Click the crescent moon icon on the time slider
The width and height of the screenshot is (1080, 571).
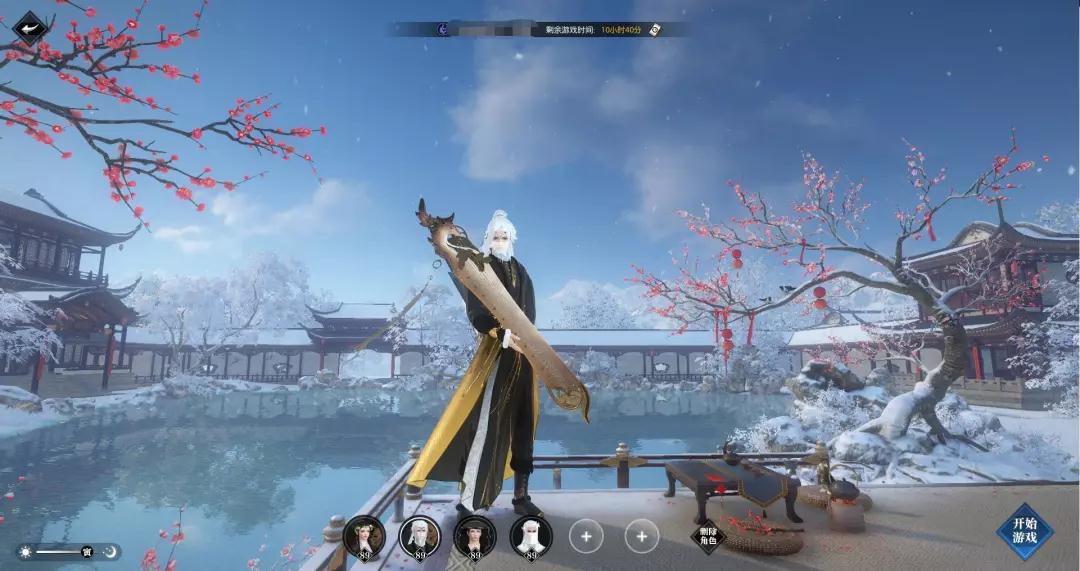[x=111, y=552]
